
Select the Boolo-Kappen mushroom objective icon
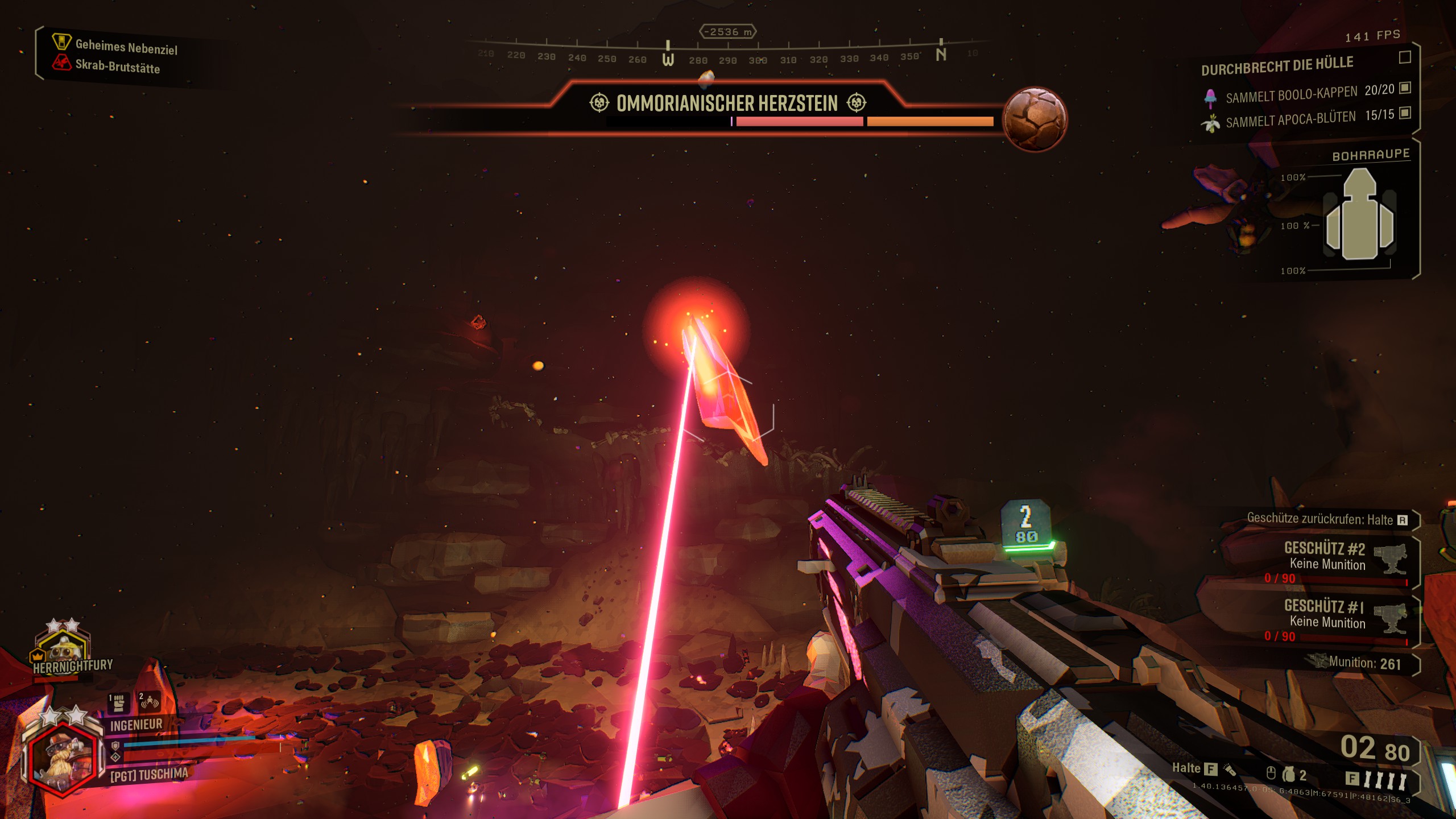tap(1210, 98)
